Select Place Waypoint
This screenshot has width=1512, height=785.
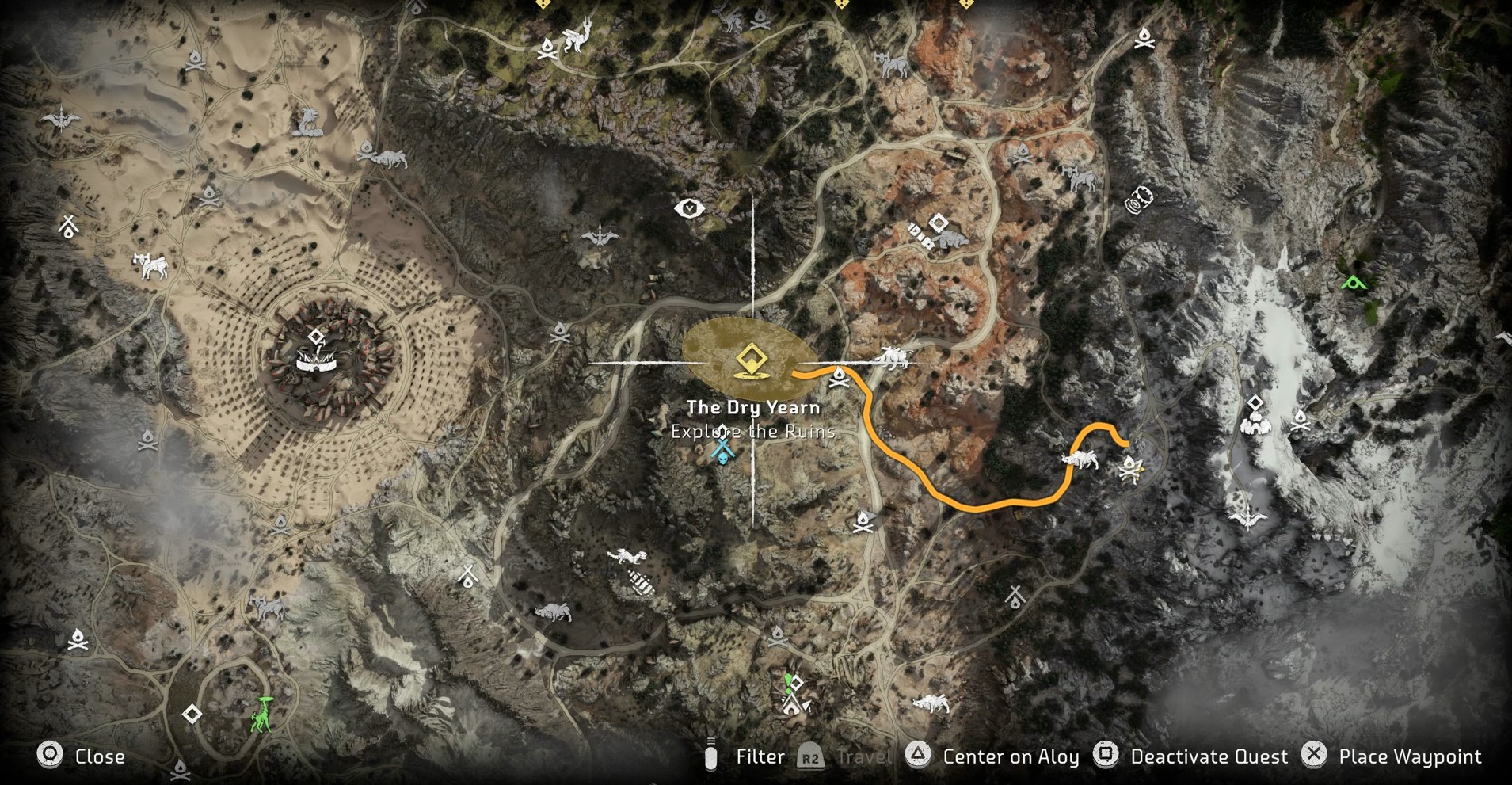click(x=1409, y=757)
